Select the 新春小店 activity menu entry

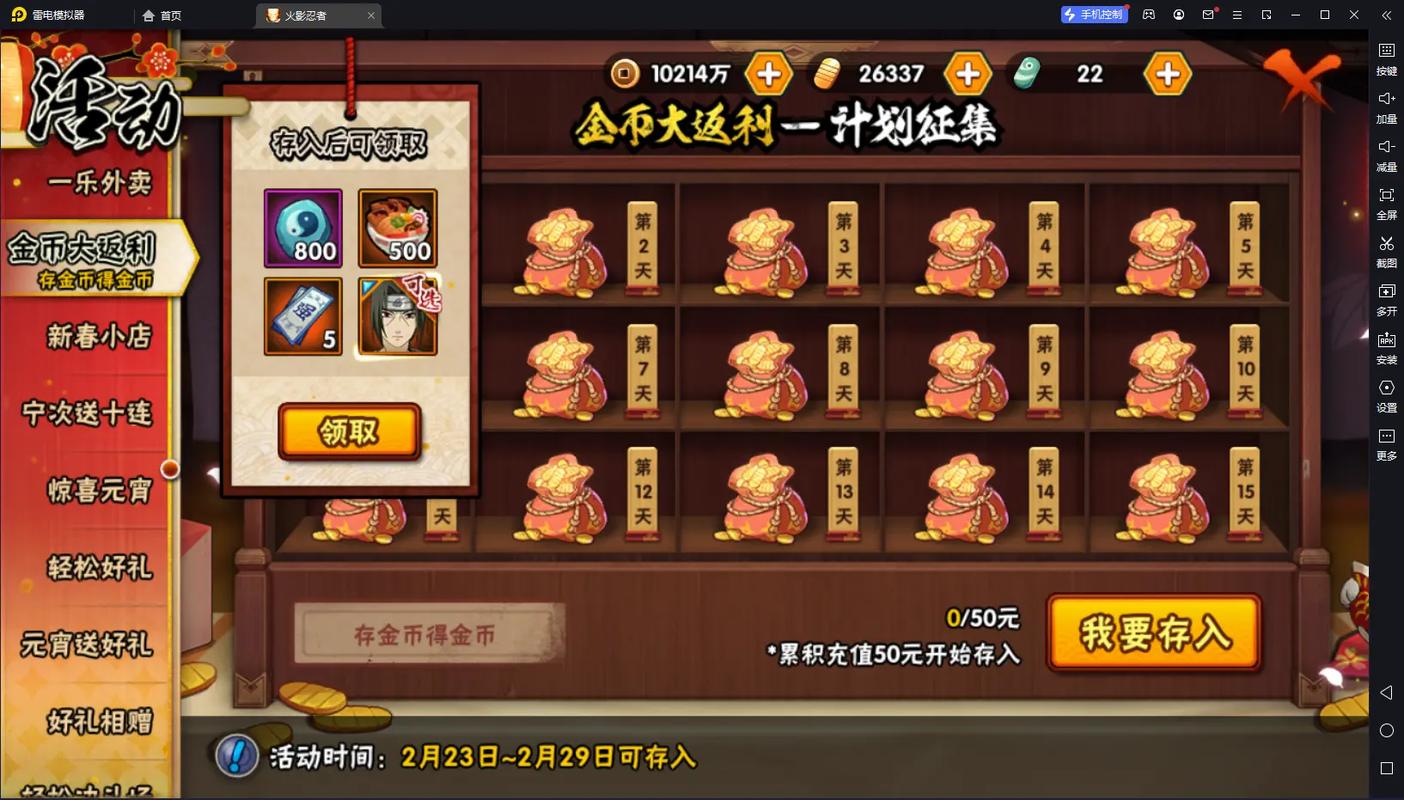(96, 338)
